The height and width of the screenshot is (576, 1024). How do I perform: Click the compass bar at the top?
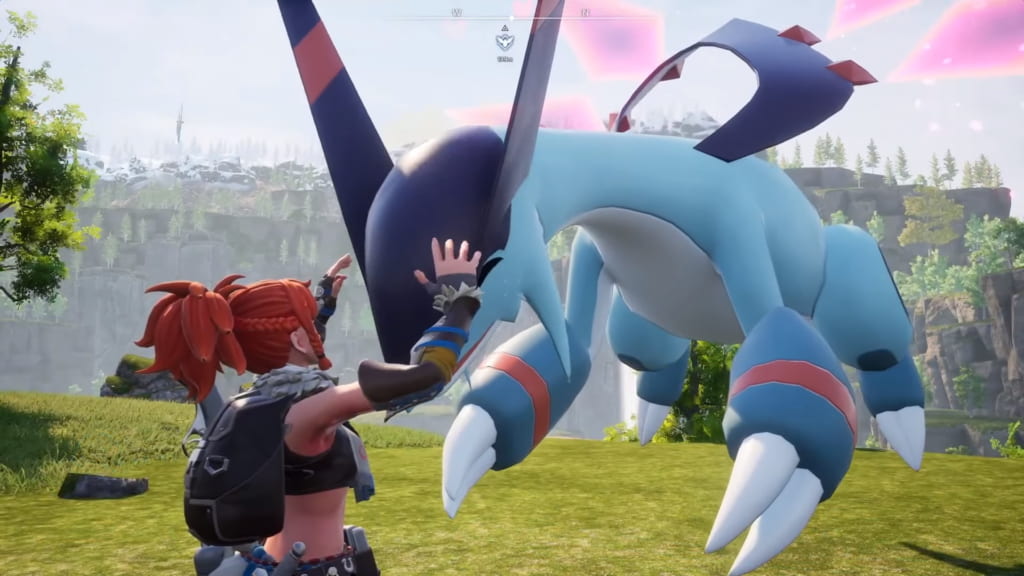click(x=512, y=15)
